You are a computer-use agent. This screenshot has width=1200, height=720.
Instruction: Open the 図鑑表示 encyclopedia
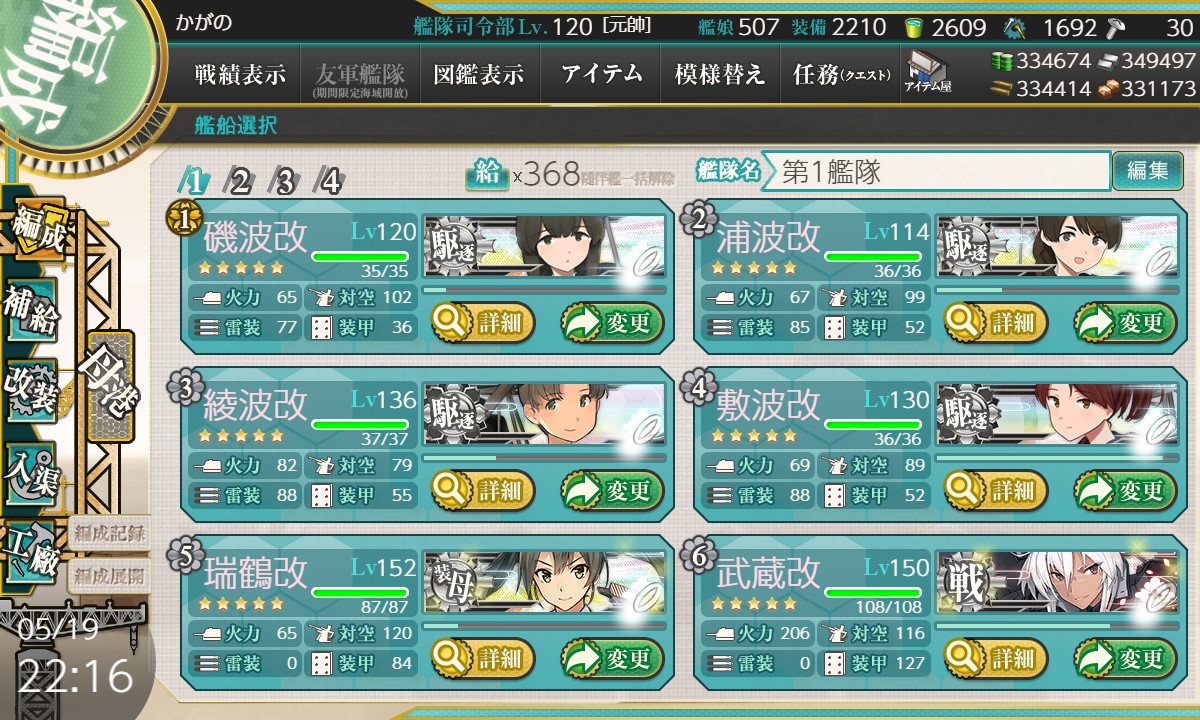point(479,74)
